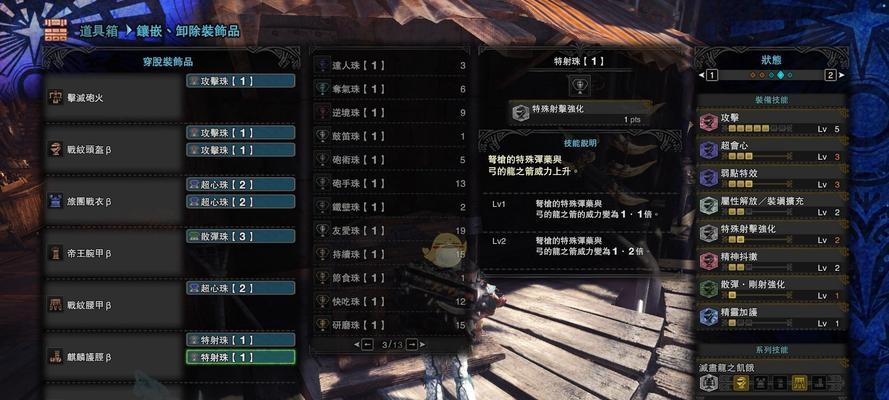Switch to status page 2
The image size is (889, 400).
830,75
